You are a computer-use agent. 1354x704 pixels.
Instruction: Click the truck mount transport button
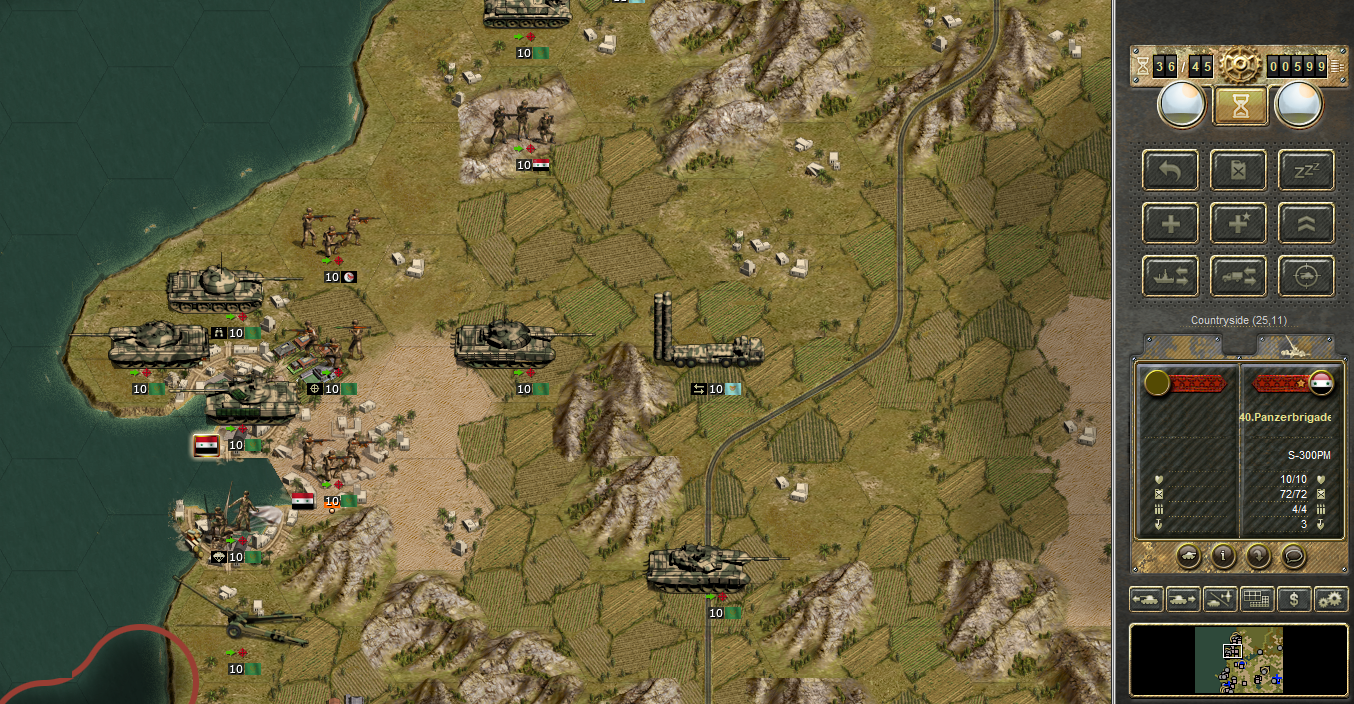tap(1238, 276)
